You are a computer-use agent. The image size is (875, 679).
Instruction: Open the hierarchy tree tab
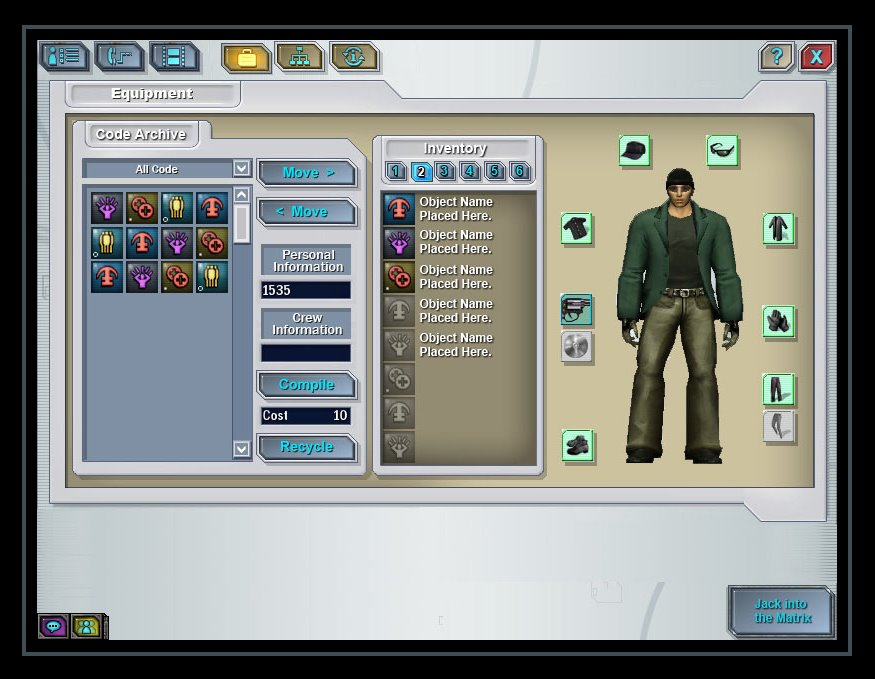[300, 58]
